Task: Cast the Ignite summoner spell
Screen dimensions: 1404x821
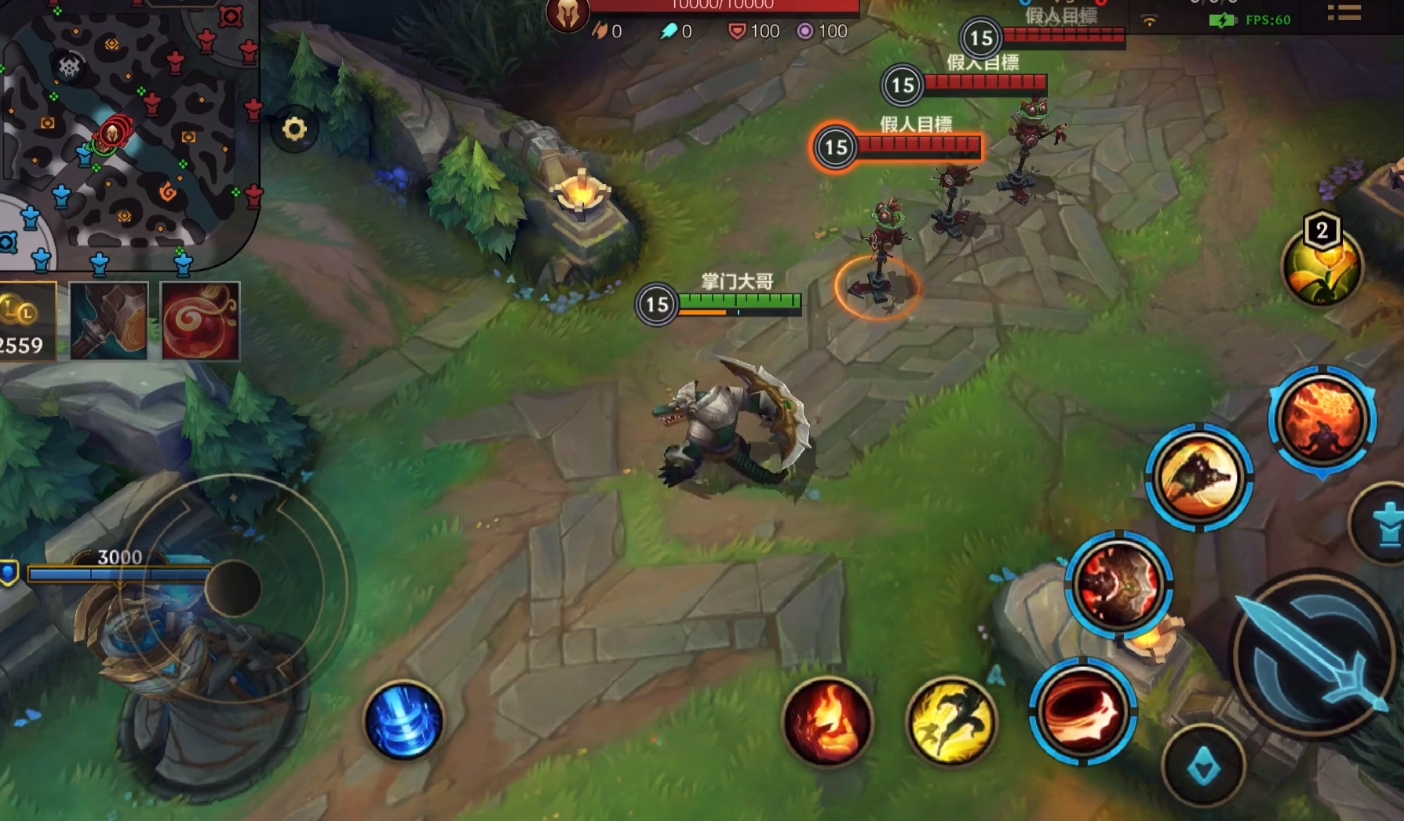Action: (827, 720)
